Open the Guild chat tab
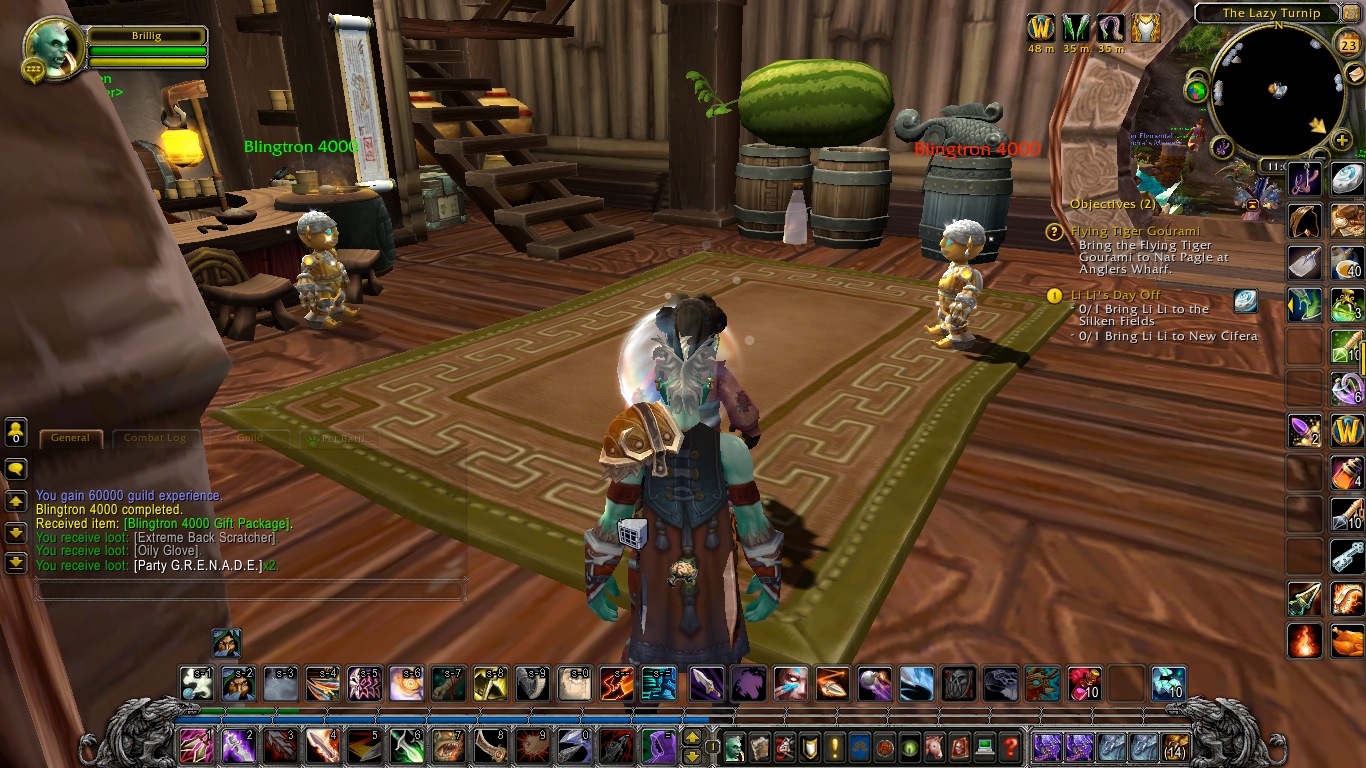The height and width of the screenshot is (768, 1366). 249,438
